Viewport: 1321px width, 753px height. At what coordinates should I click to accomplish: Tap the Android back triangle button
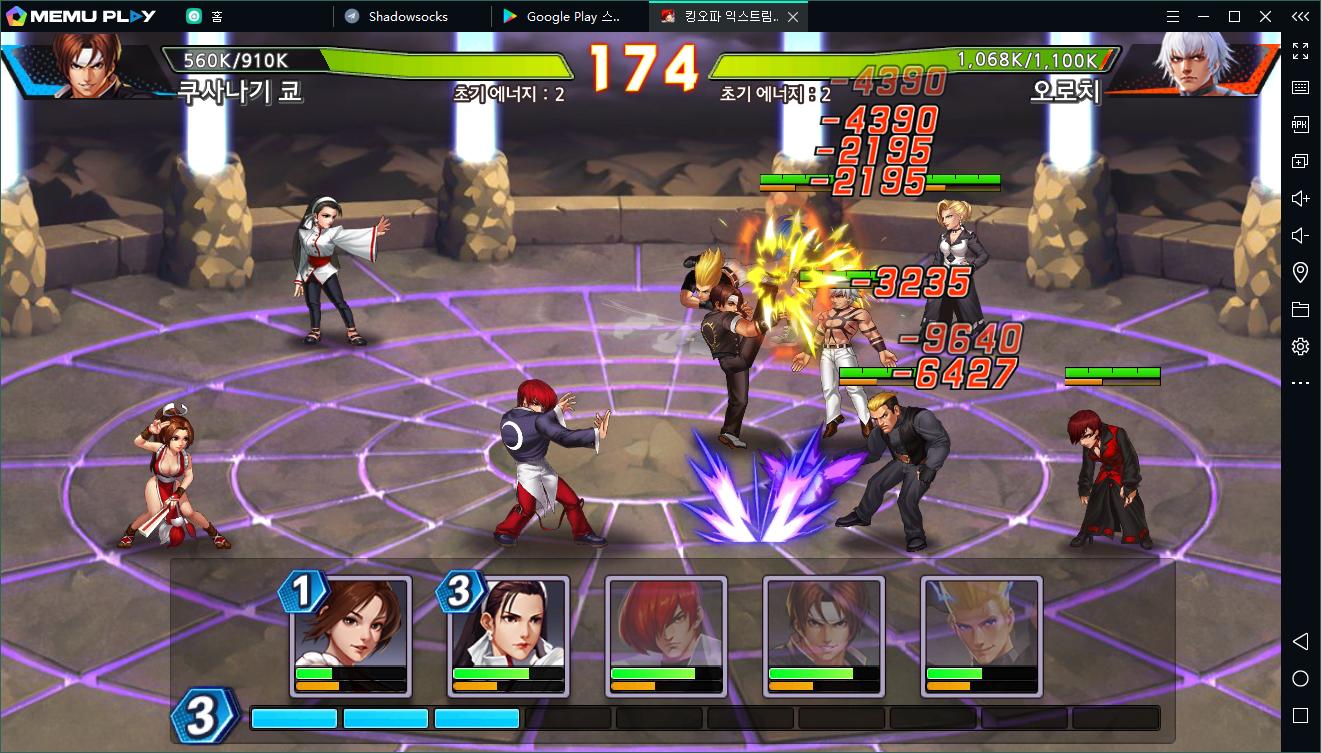point(1300,641)
